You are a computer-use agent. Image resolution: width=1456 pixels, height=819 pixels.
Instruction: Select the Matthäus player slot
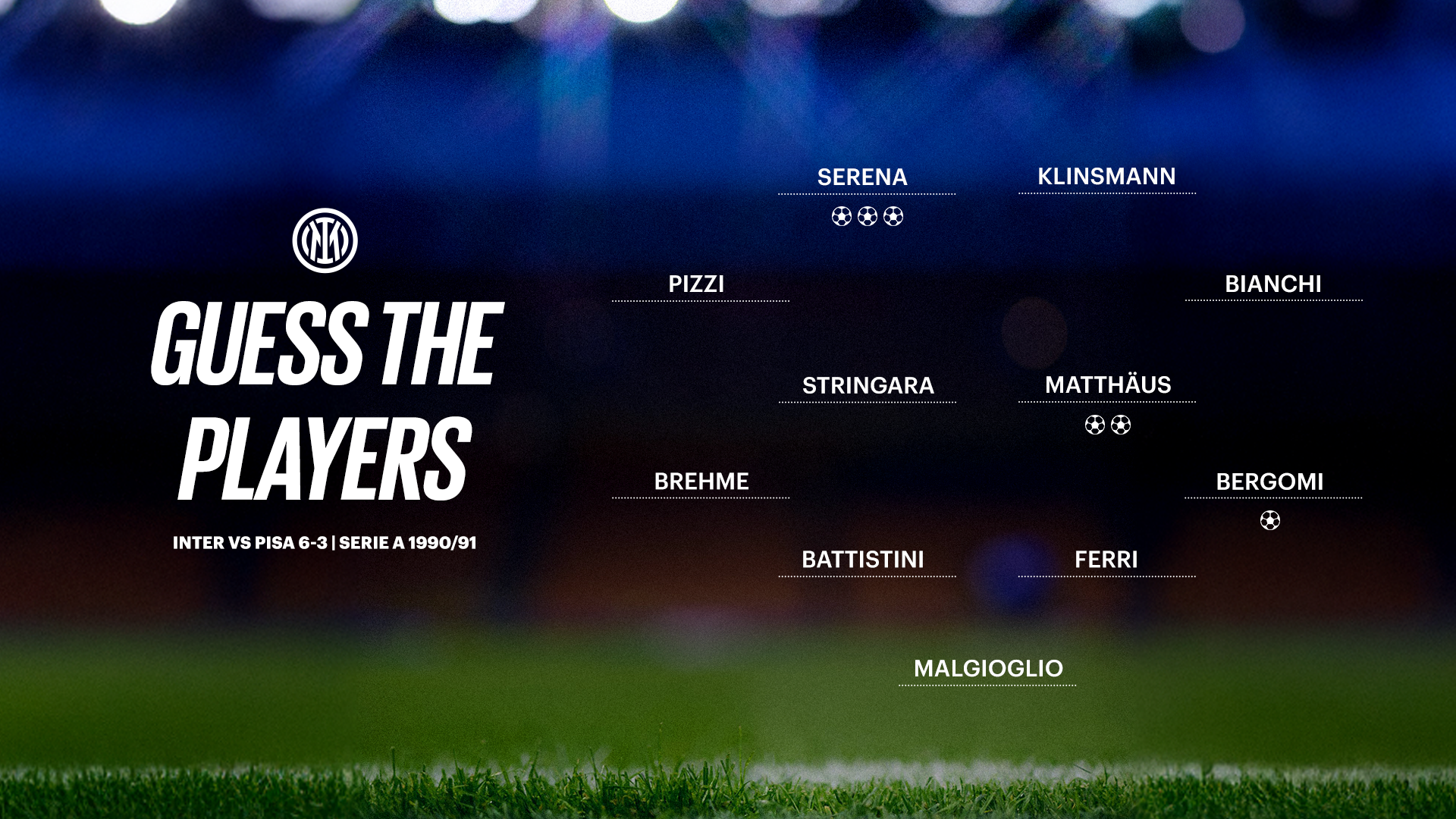(1108, 385)
